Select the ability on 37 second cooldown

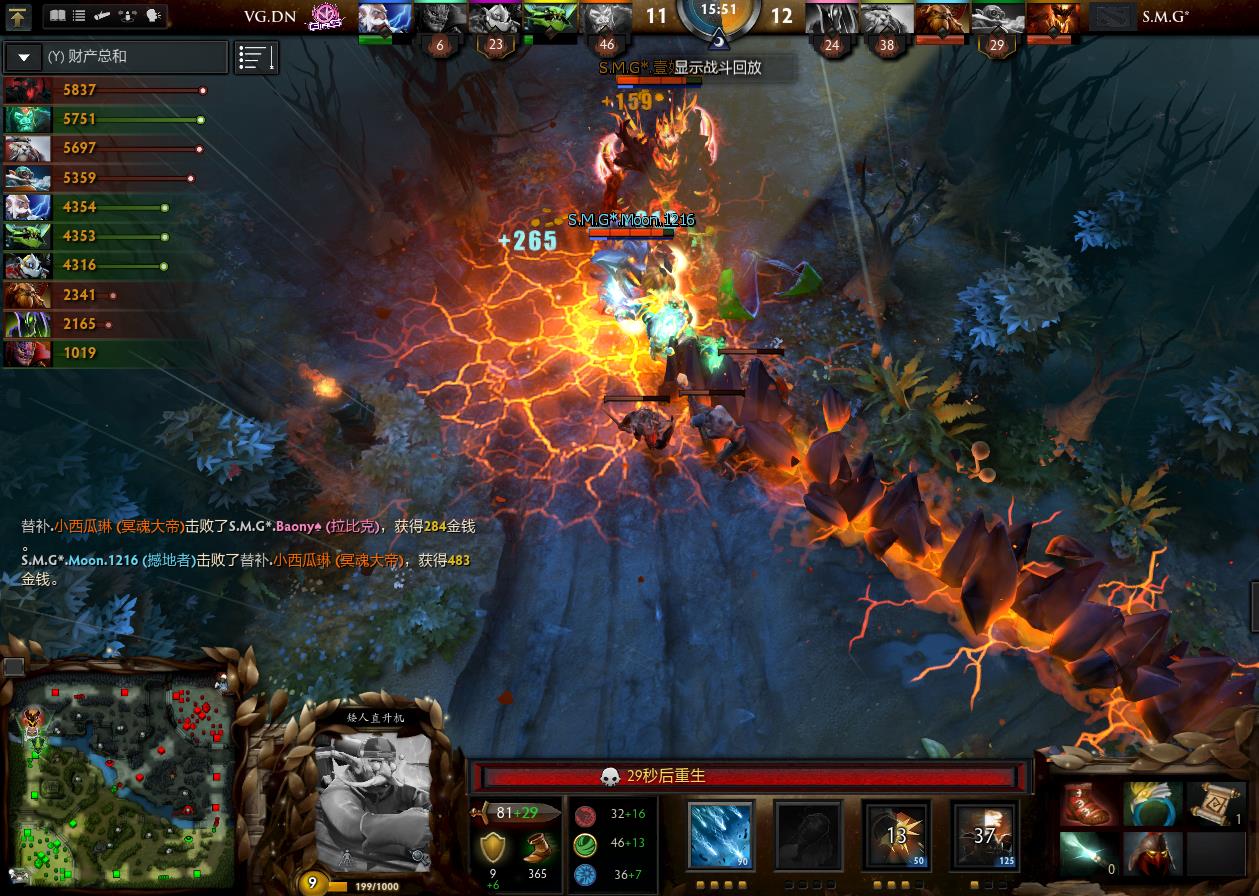coord(984,835)
